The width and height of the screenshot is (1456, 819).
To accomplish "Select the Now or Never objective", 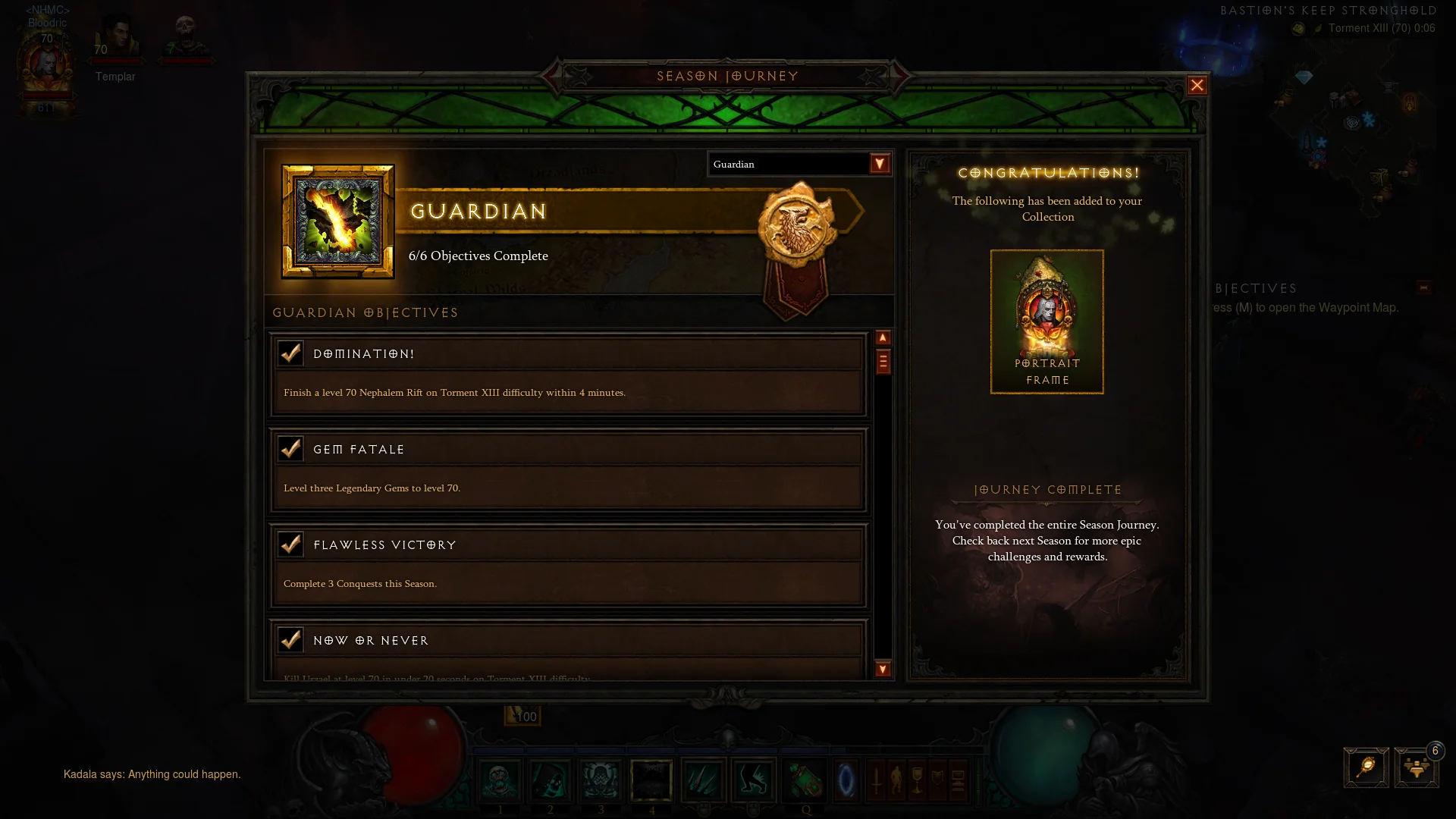I will click(x=568, y=651).
